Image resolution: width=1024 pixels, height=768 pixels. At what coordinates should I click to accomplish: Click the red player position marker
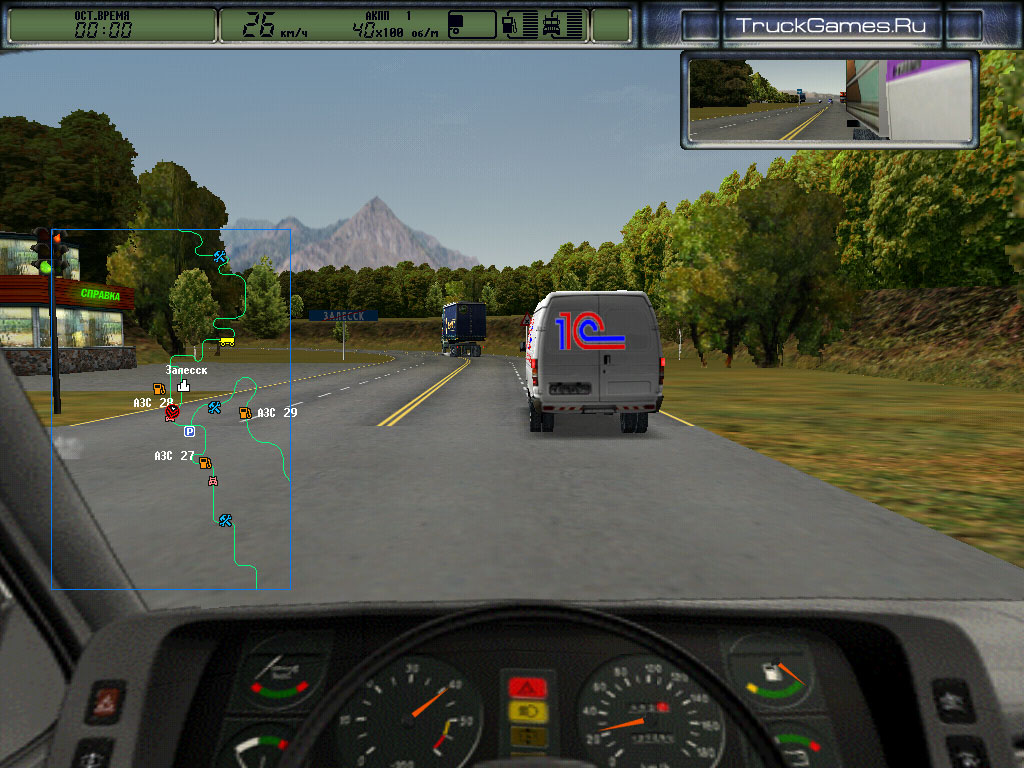coord(172,410)
